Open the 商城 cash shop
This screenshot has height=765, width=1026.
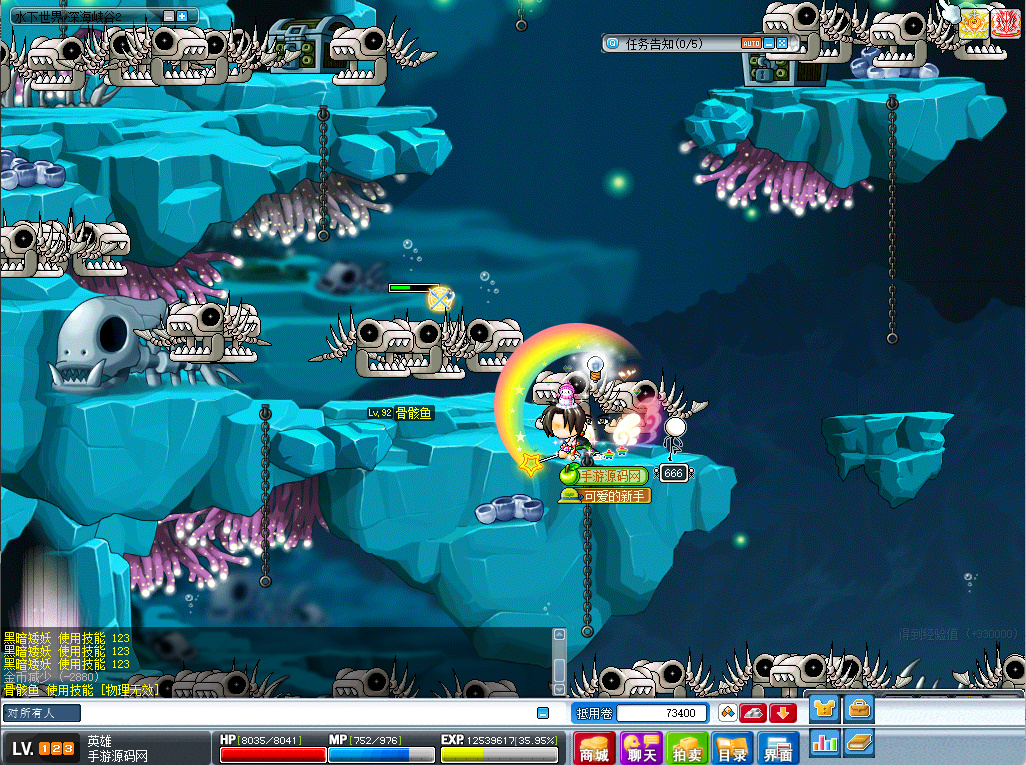(595, 748)
